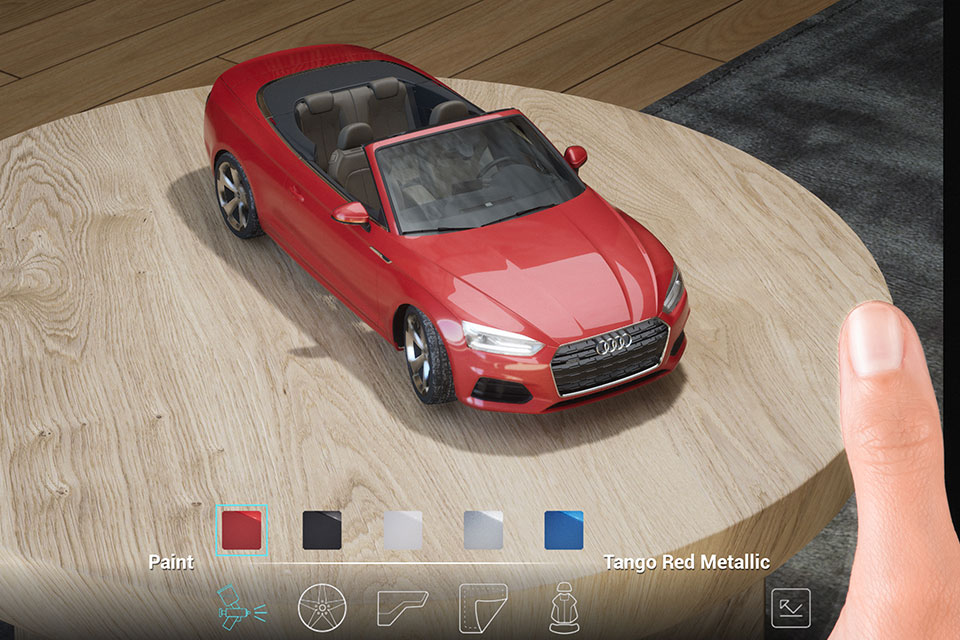960x640 pixels.
Task: Choose the black paint swatch
Action: coord(322,530)
